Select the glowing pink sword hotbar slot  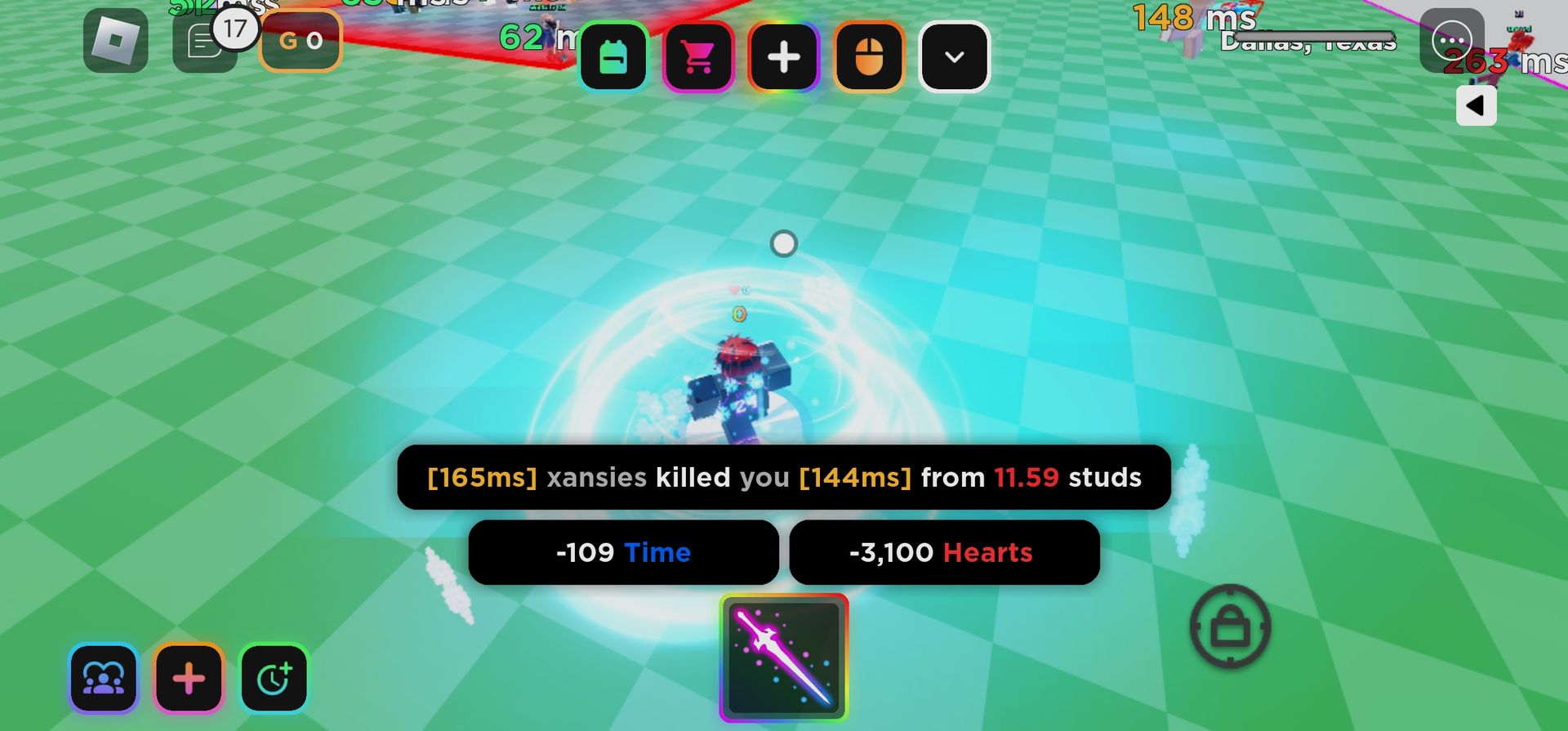click(x=784, y=658)
